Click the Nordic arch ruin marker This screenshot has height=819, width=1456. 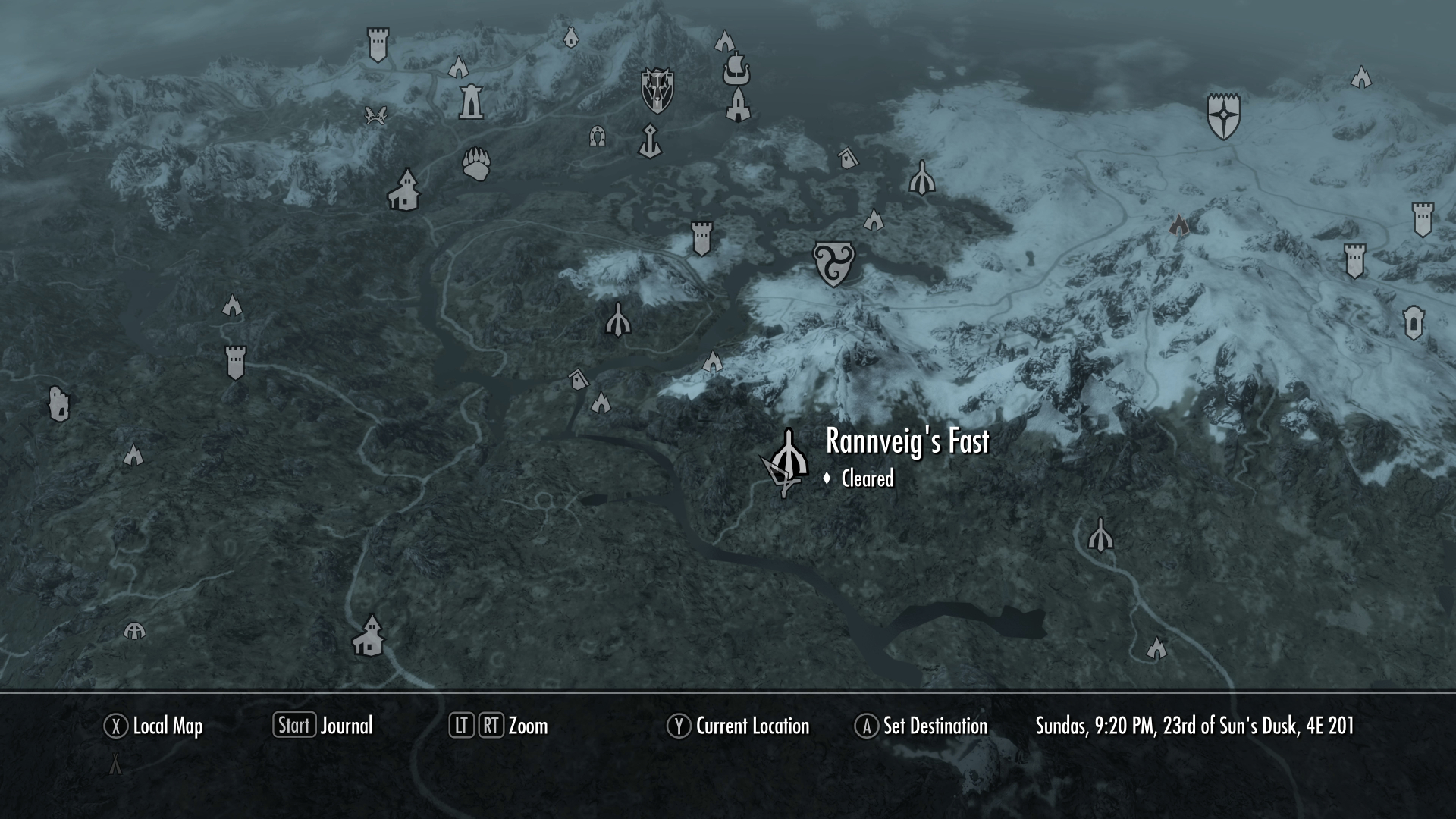point(596,137)
